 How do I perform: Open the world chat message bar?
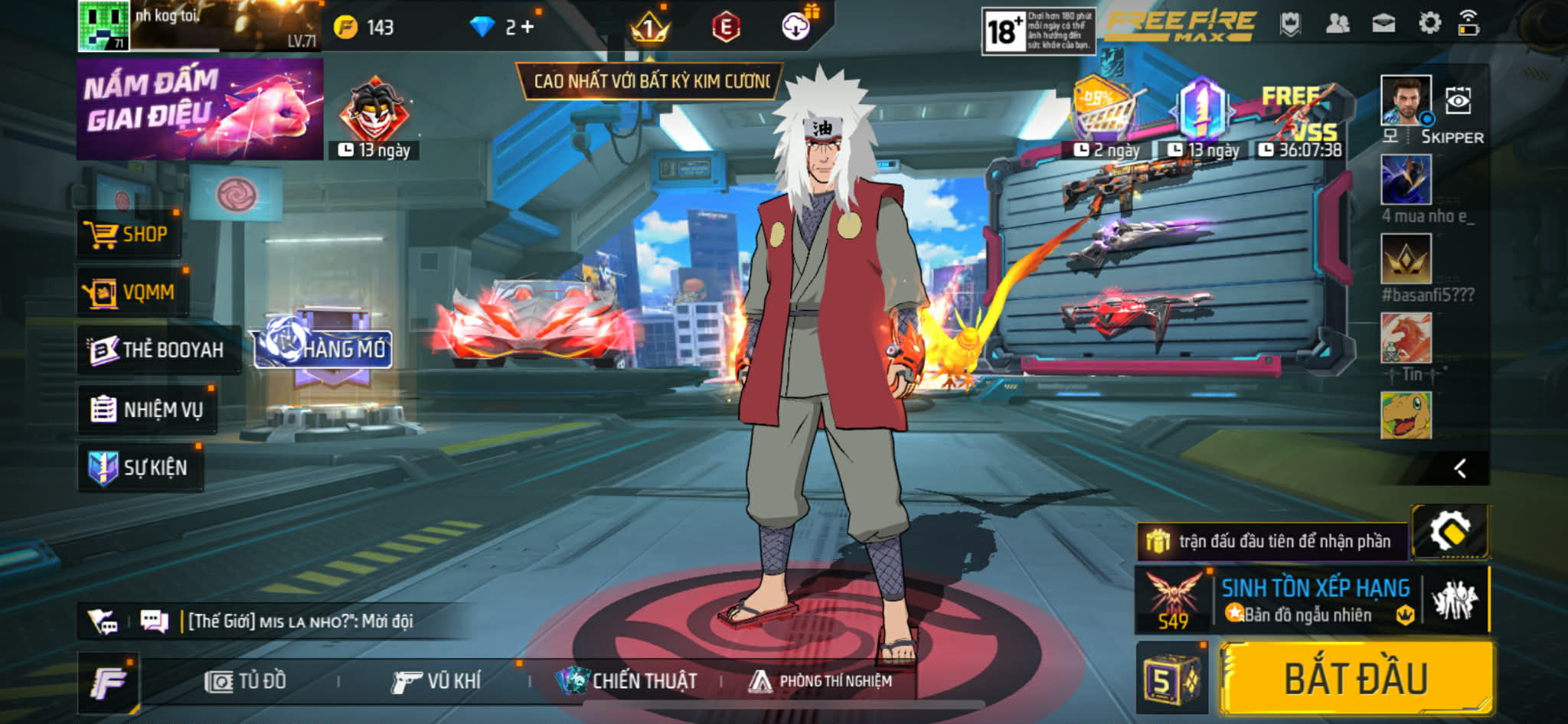(x=299, y=621)
